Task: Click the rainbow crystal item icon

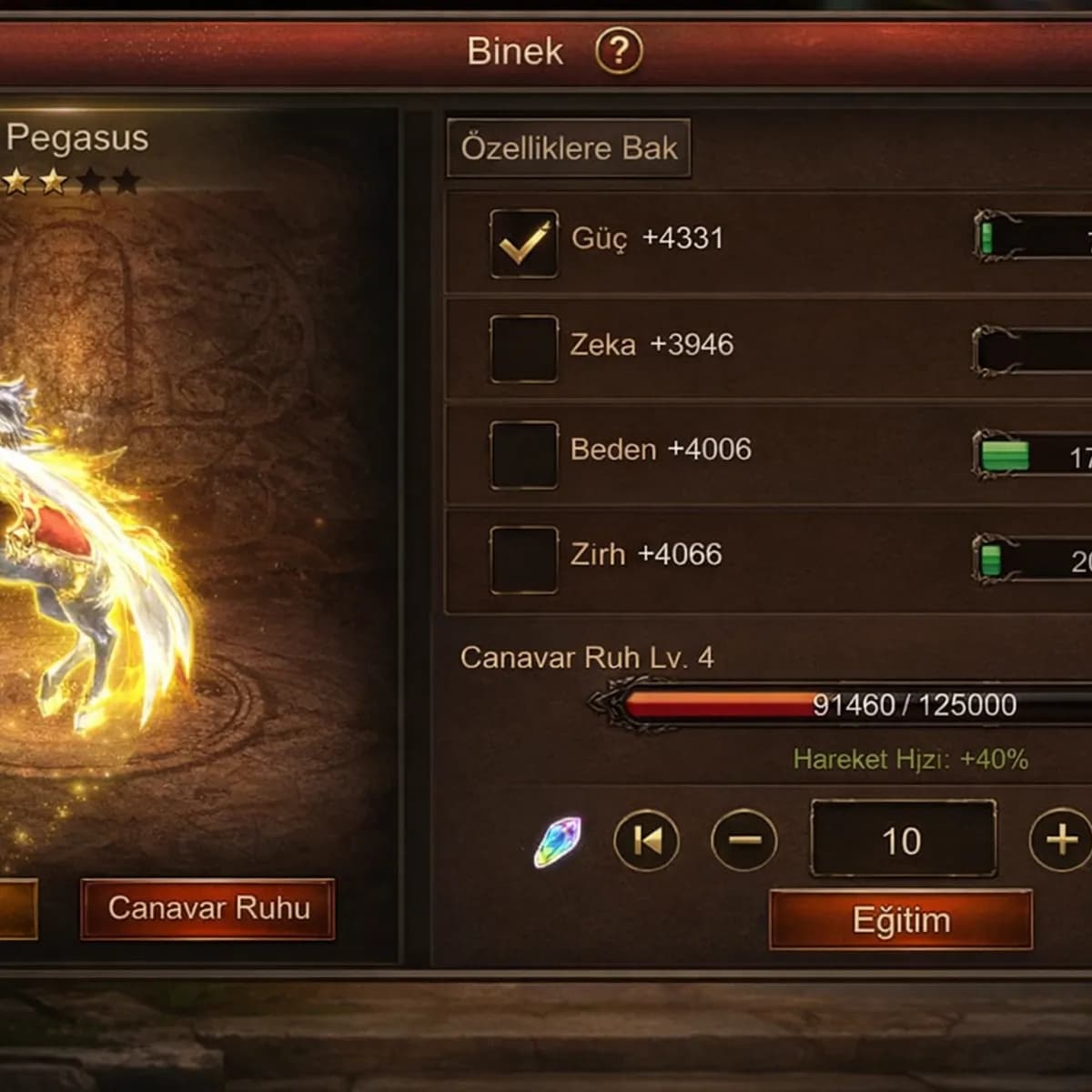Action: tap(558, 842)
